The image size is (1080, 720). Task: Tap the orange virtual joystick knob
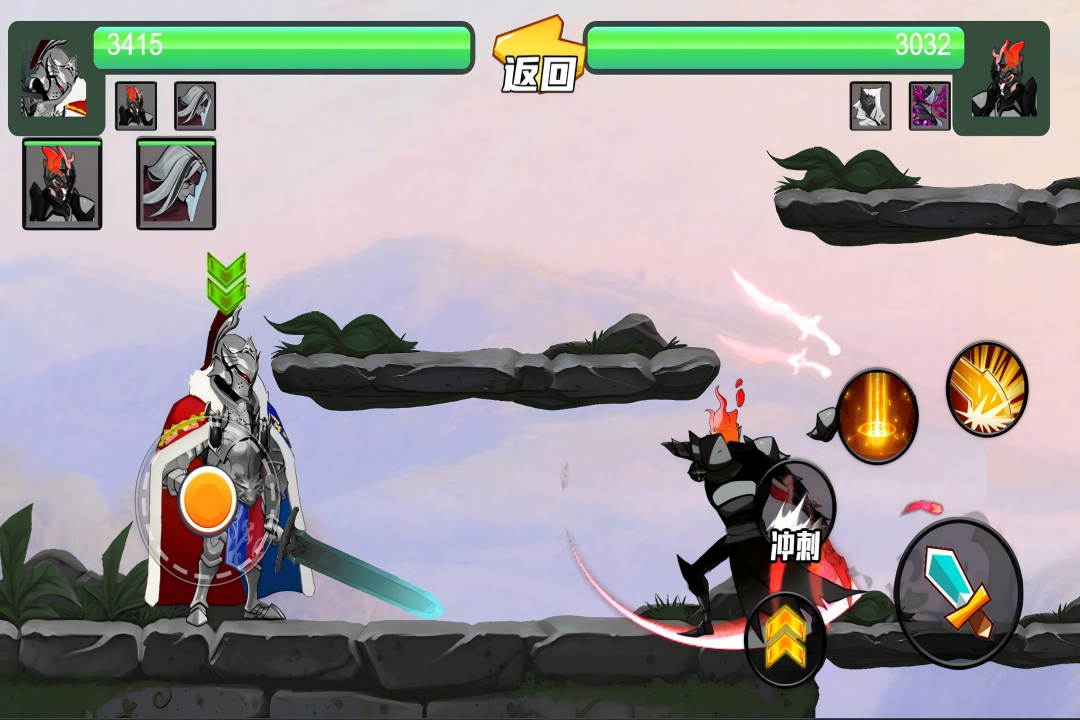tap(208, 498)
